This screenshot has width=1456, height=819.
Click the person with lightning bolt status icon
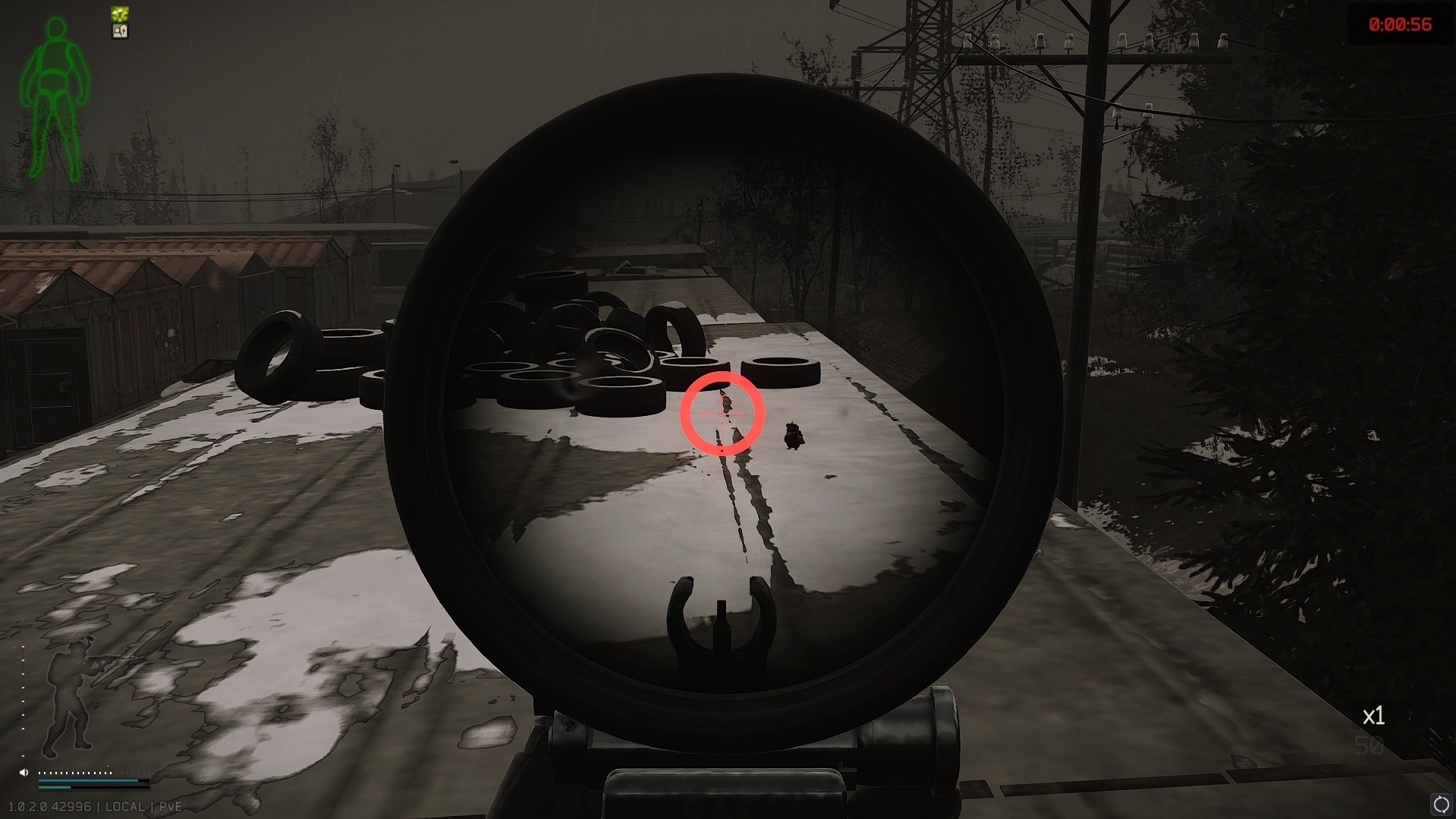(x=120, y=31)
